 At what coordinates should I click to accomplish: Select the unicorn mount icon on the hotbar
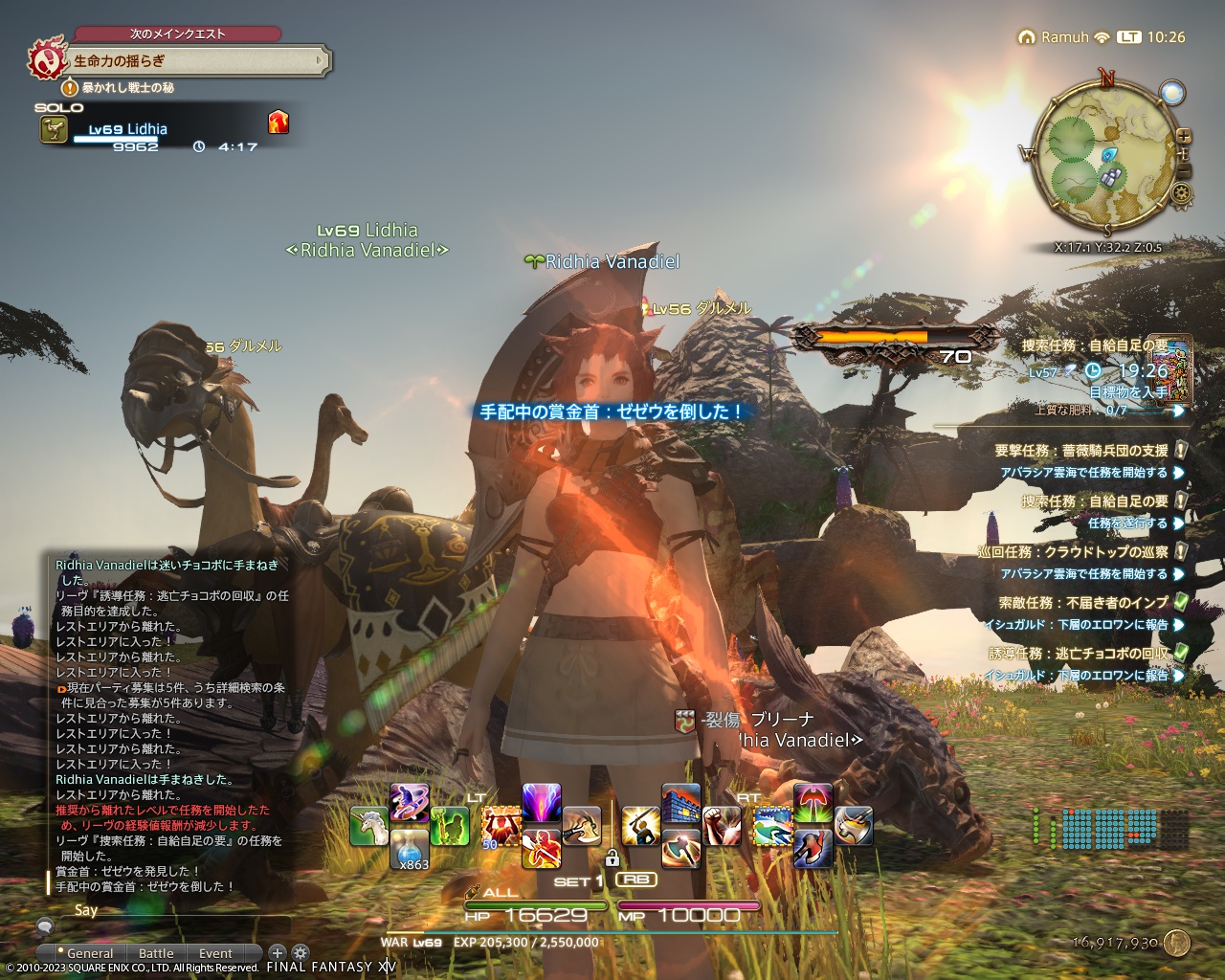point(368,826)
